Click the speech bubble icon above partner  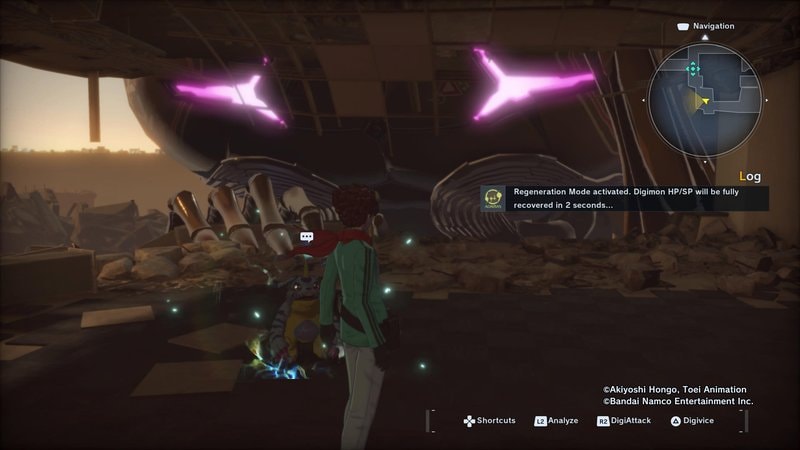pos(307,237)
